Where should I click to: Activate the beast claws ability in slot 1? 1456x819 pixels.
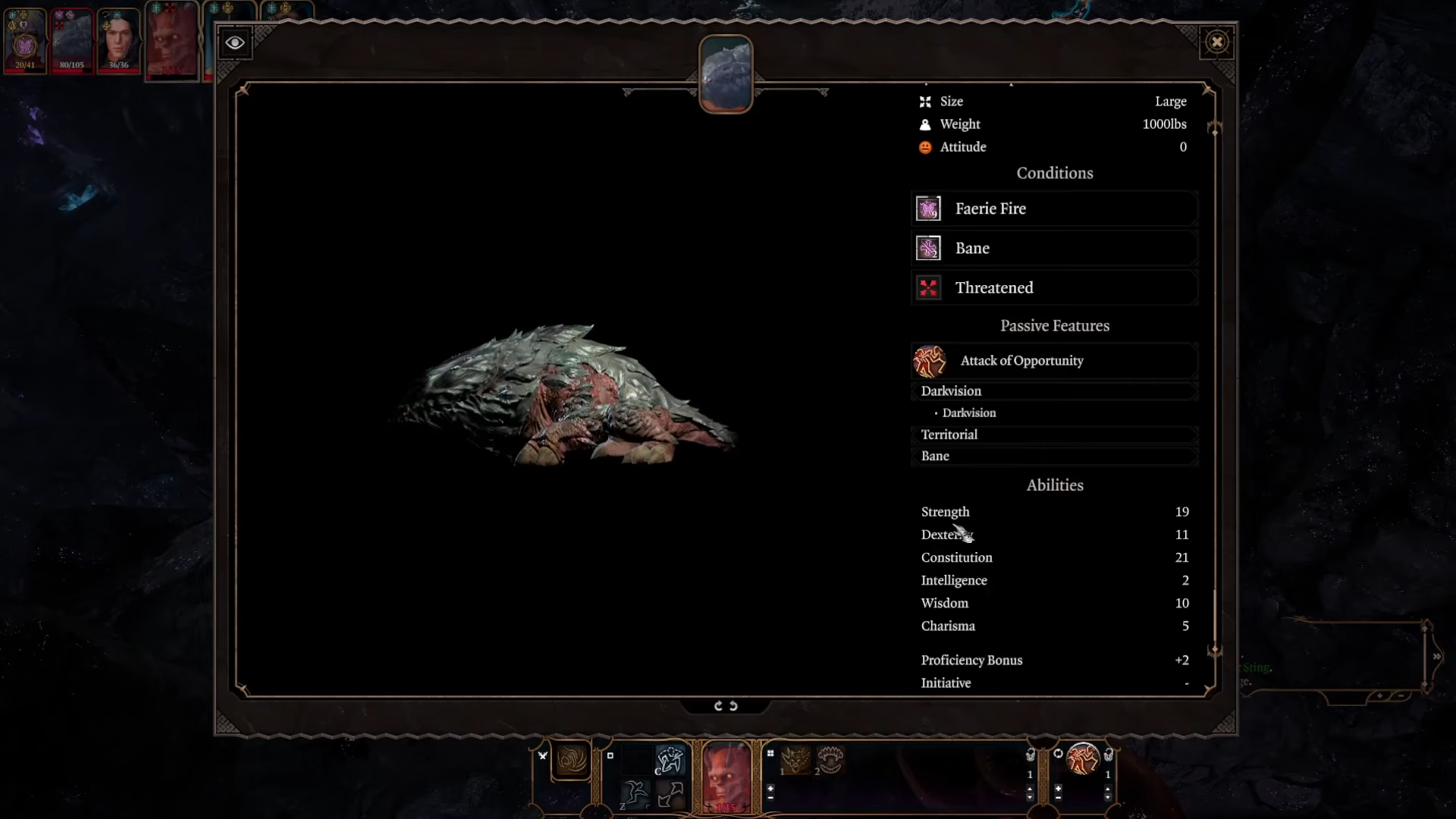click(795, 759)
